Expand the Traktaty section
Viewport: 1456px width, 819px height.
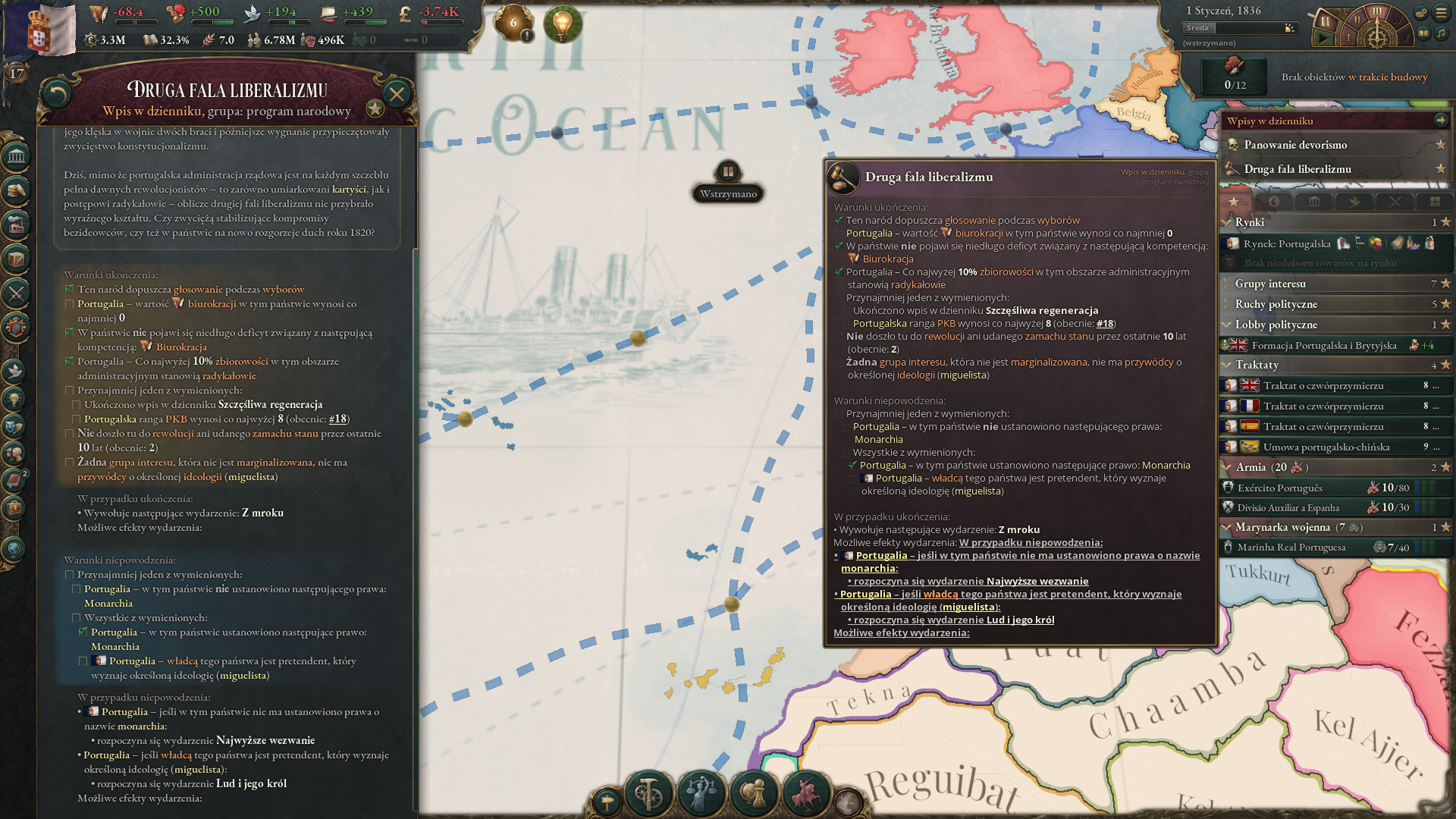[x=1289, y=365]
